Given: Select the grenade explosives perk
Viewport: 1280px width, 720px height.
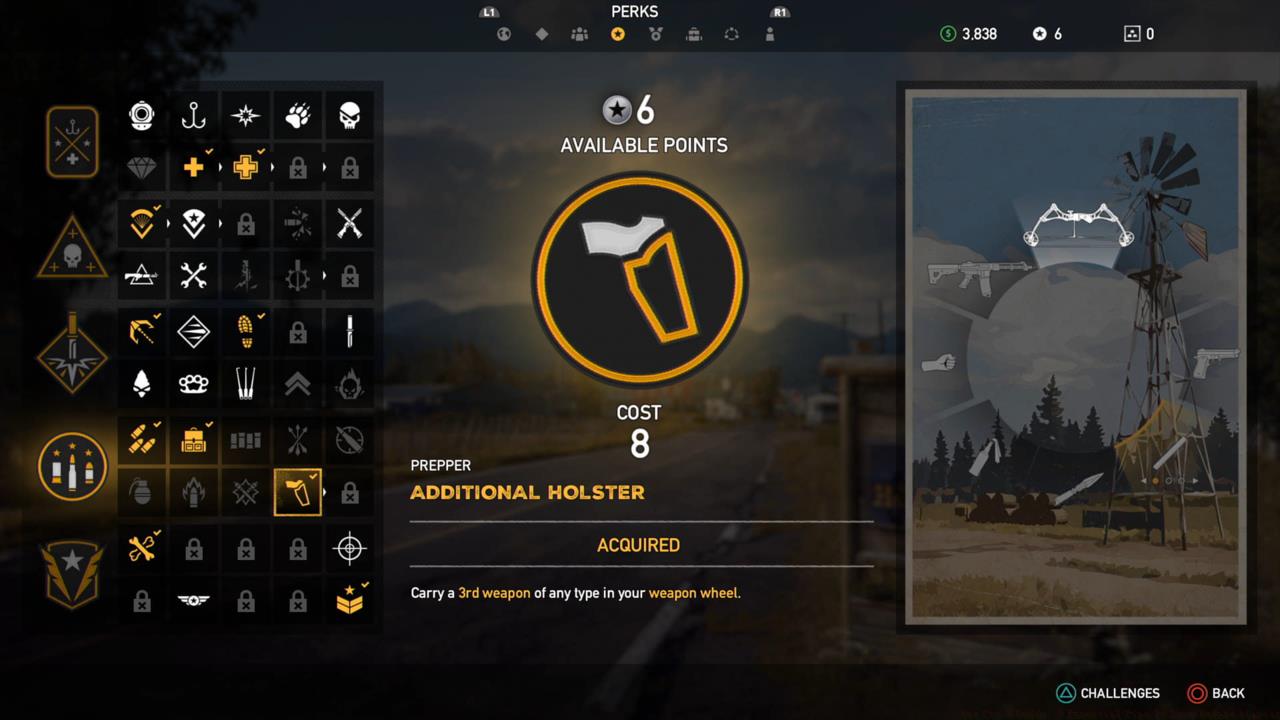Looking at the screenshot, I should tap(141, 493).
